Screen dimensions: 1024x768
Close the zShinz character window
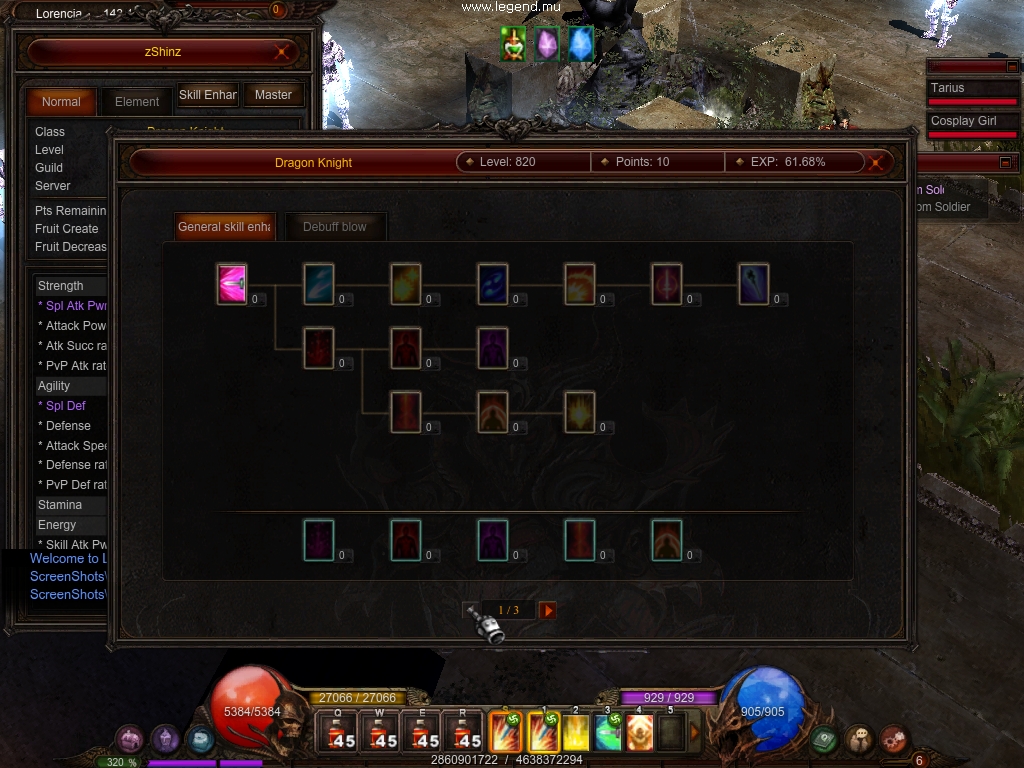coord(283,51)
